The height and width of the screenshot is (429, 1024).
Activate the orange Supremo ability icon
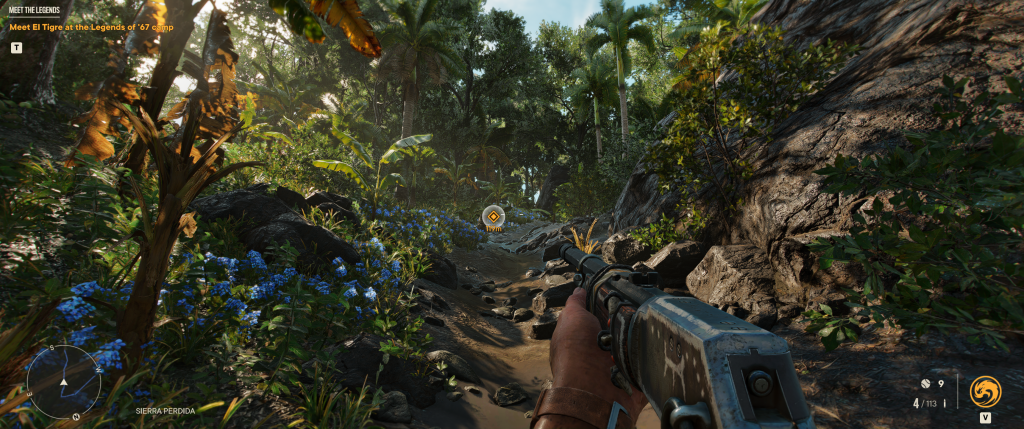[x=985, y=390]
